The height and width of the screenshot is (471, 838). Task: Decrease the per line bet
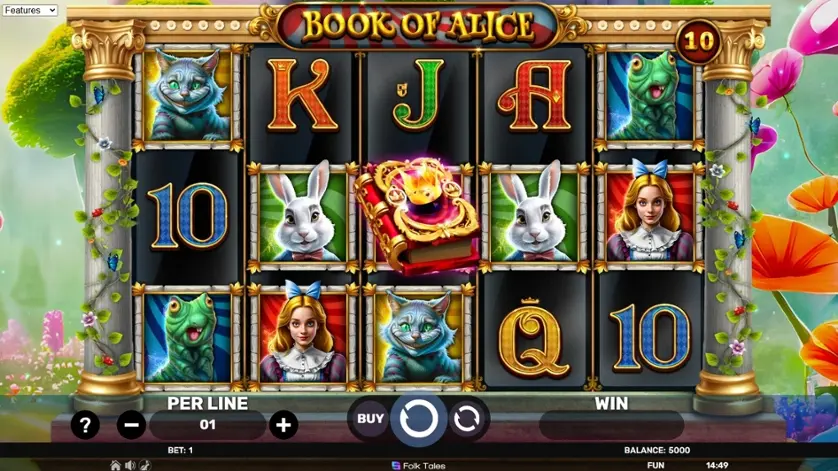[131, 425]
